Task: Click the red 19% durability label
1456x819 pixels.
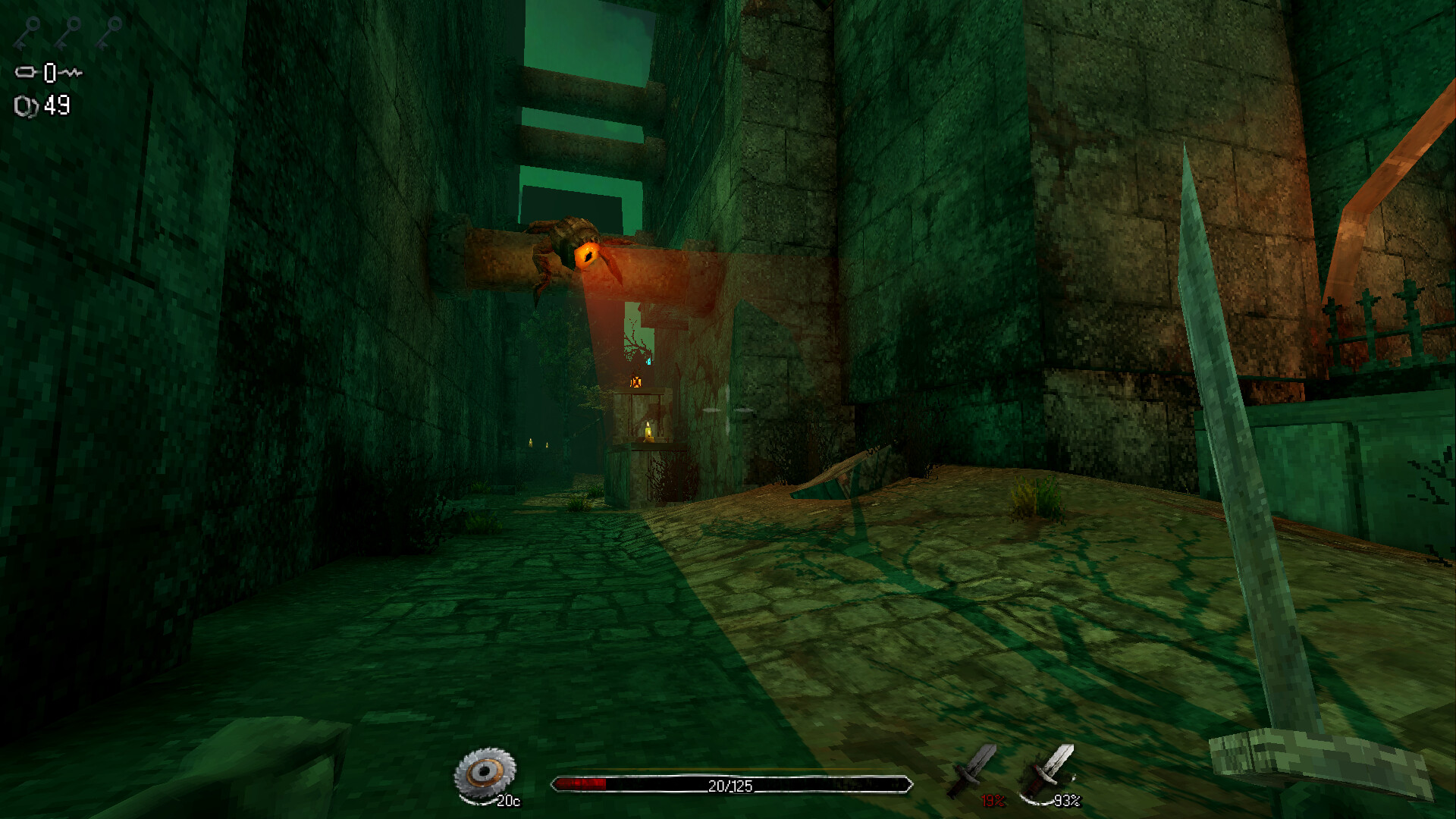Action: 993,799
